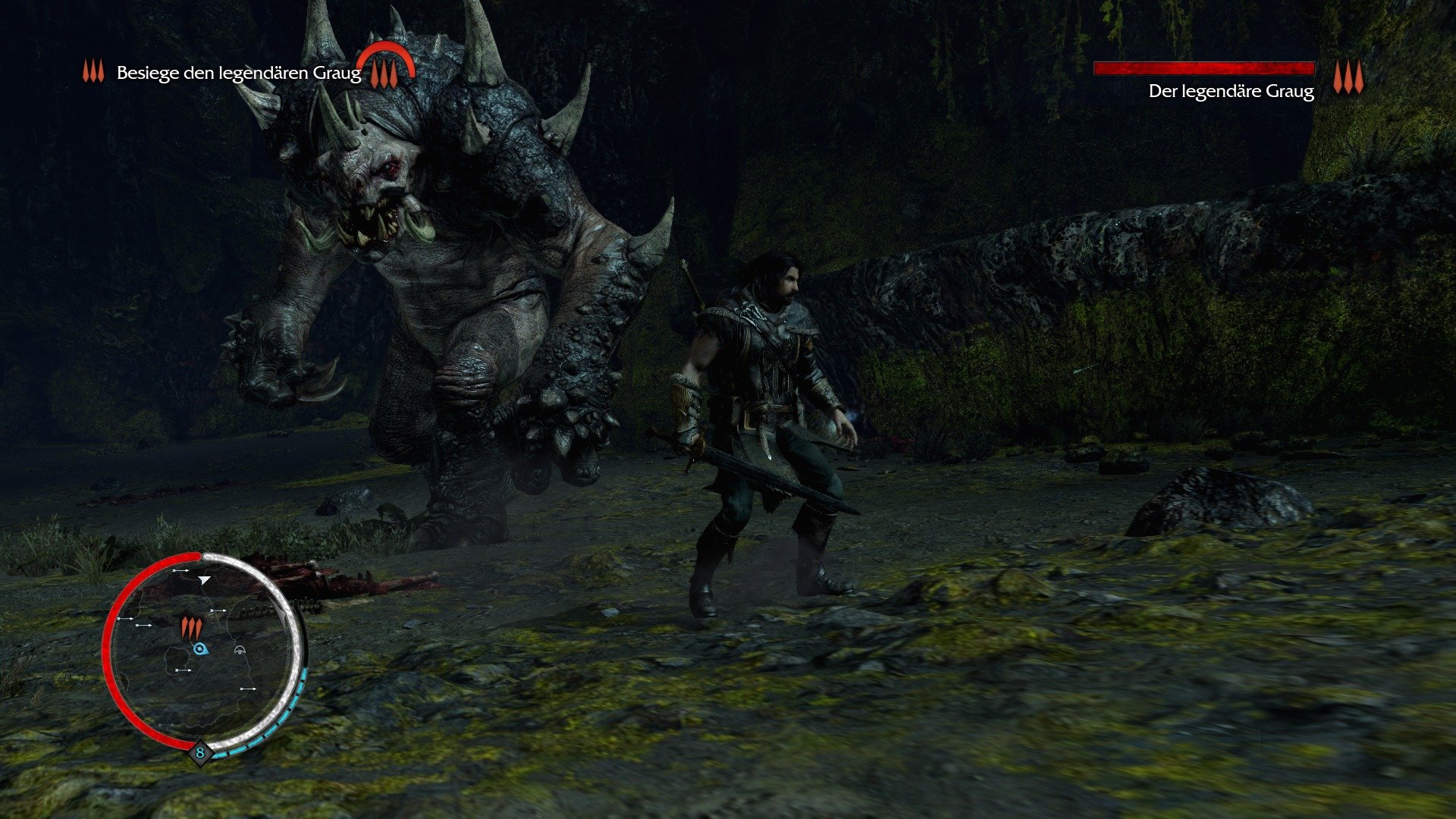The width and height of the screenshot is (1456, 819).
Task: Select the blue objective pin on the minimap
Action: (201, 648)
